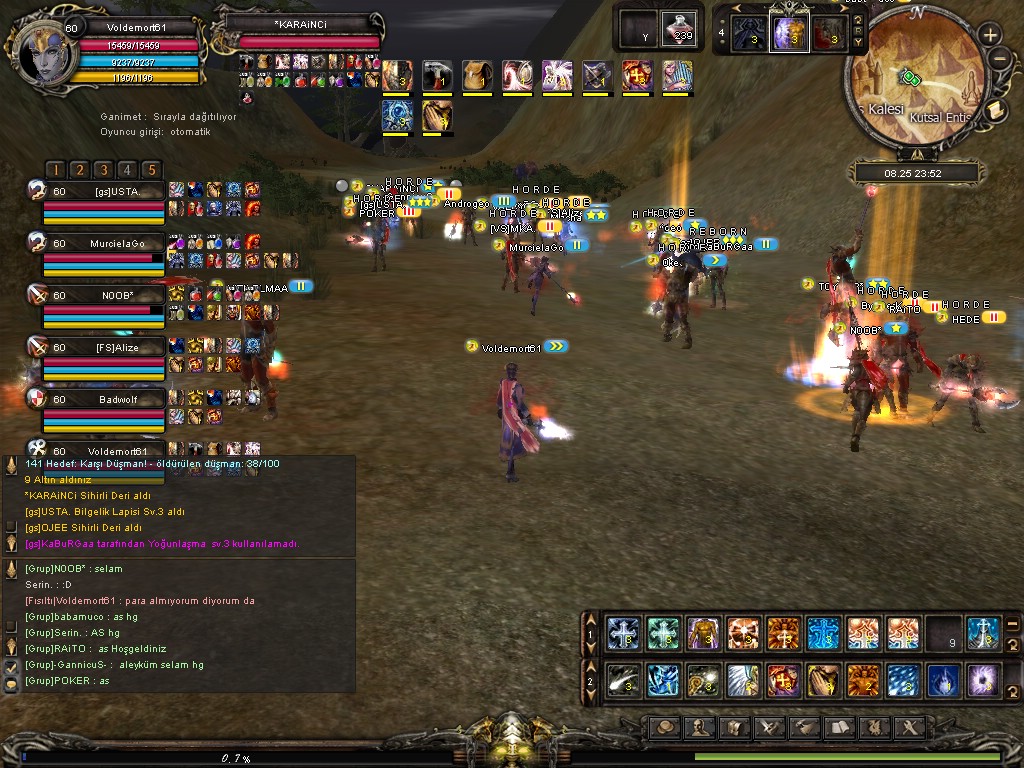
Task: Switch to party group tab 3
Action: pyautogui.click(x=103, y=170)
